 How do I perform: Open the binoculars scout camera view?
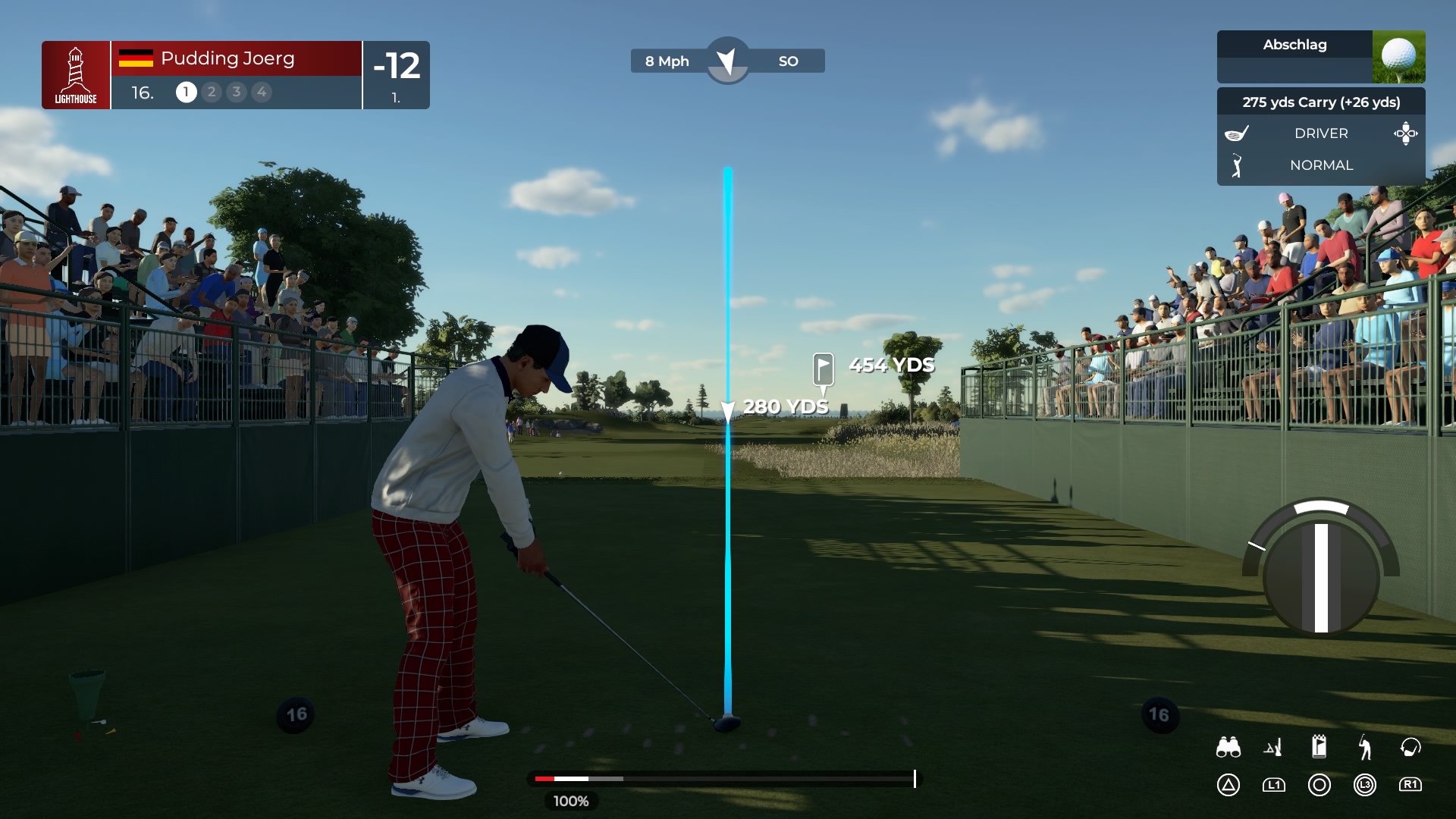(1228, 748)
